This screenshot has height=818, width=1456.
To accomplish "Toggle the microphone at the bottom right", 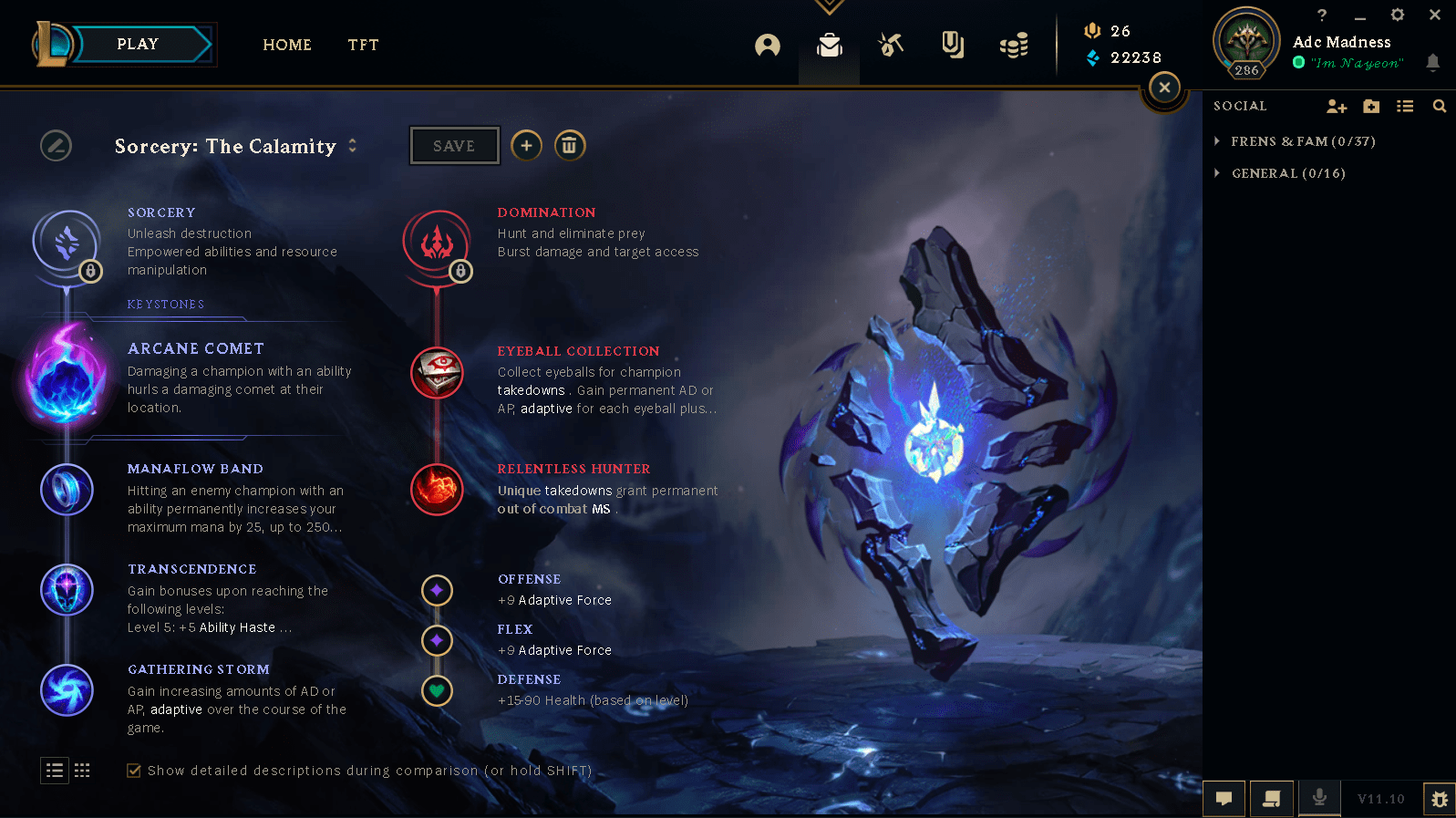I will (x=1319, y=799).
